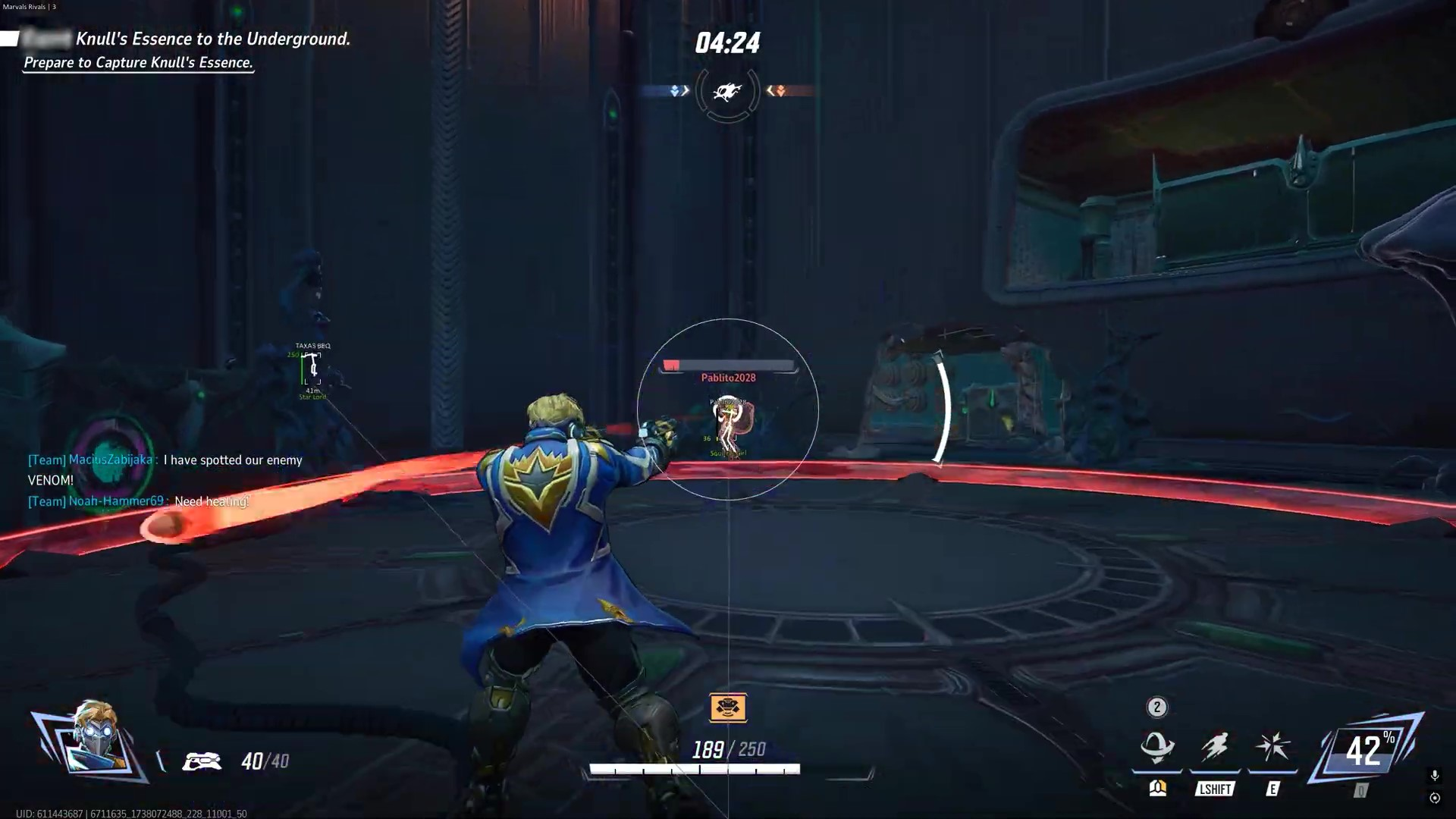The width and height of the screenshot is (1456, 819).
Task: Open the orange status icon above the health bar
Action: pos(728,708)
